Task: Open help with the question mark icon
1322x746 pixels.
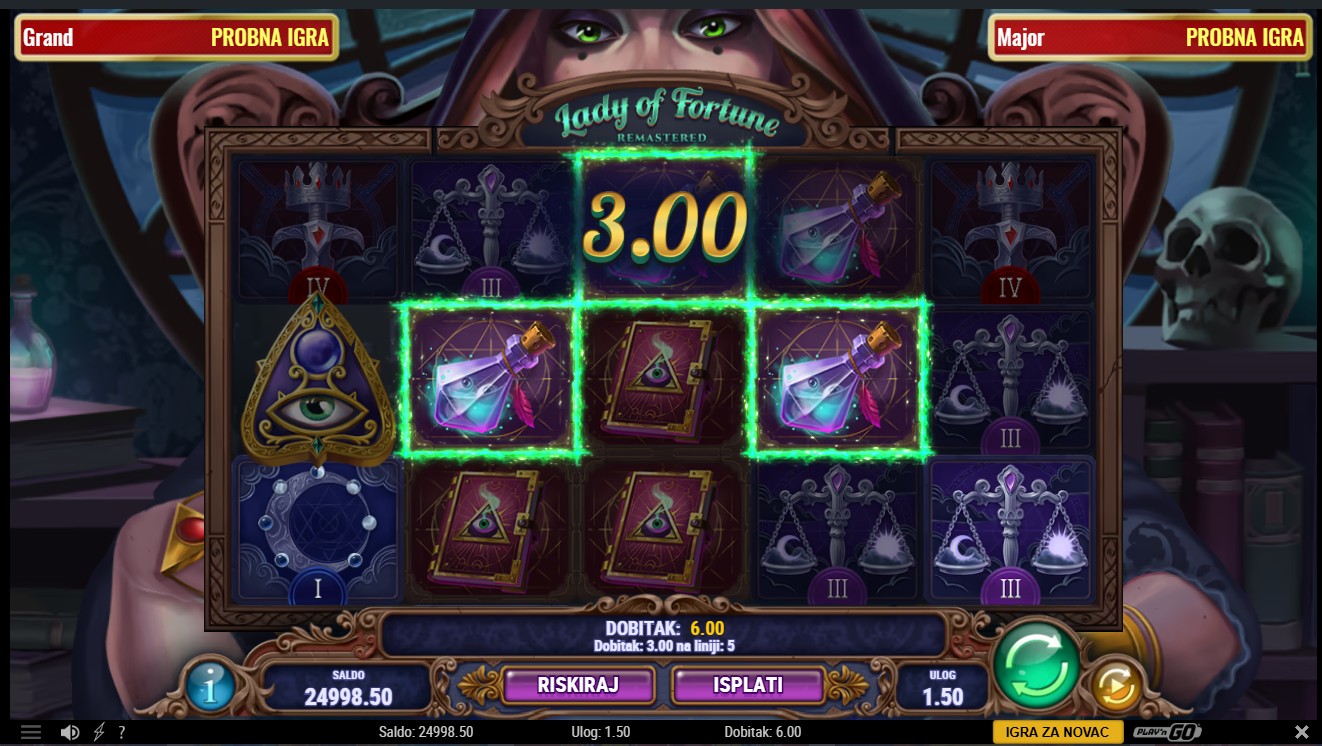Action: [x=122, y=732]
